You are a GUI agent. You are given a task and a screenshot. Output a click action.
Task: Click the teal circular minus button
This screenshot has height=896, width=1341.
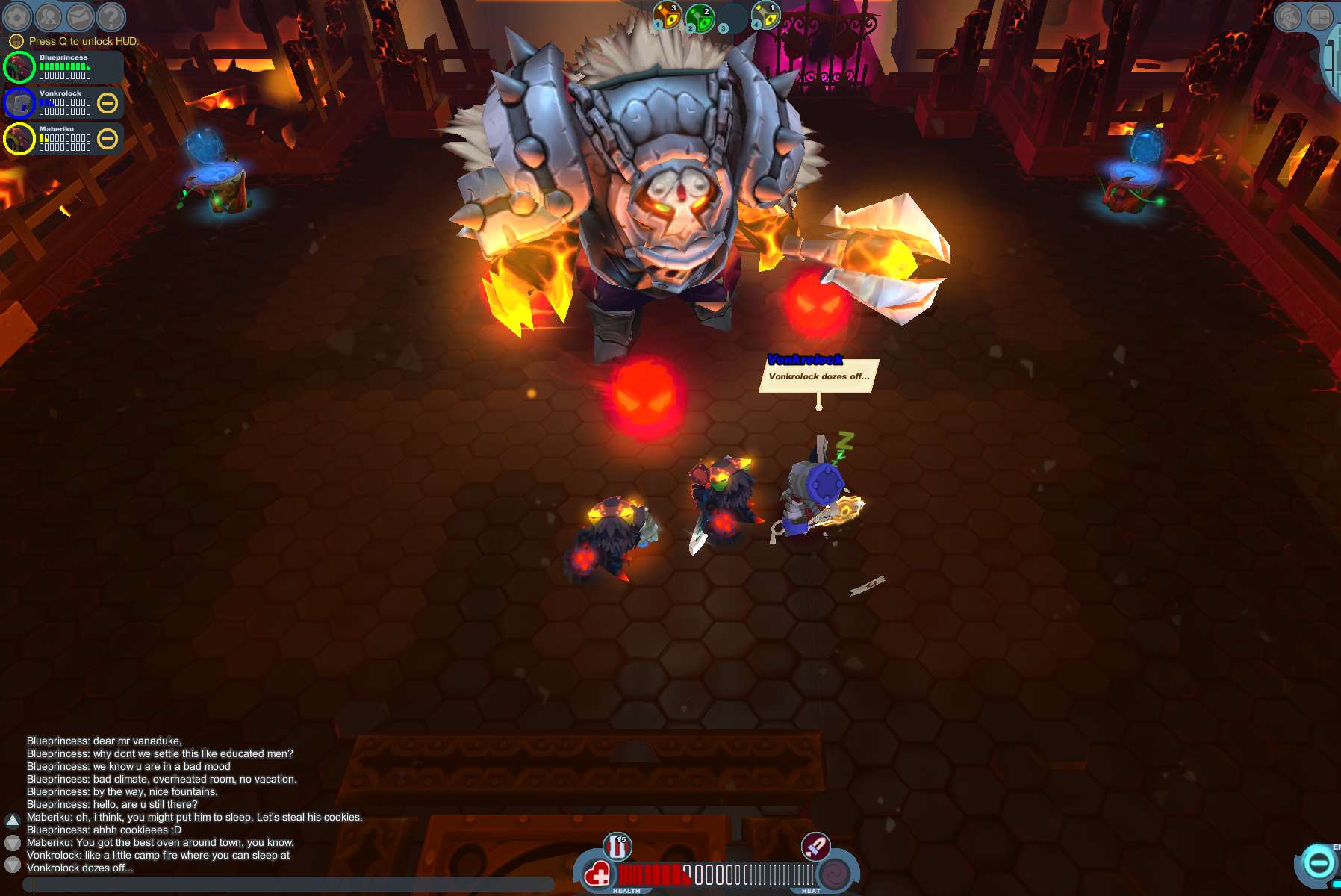coord(1319,864)
